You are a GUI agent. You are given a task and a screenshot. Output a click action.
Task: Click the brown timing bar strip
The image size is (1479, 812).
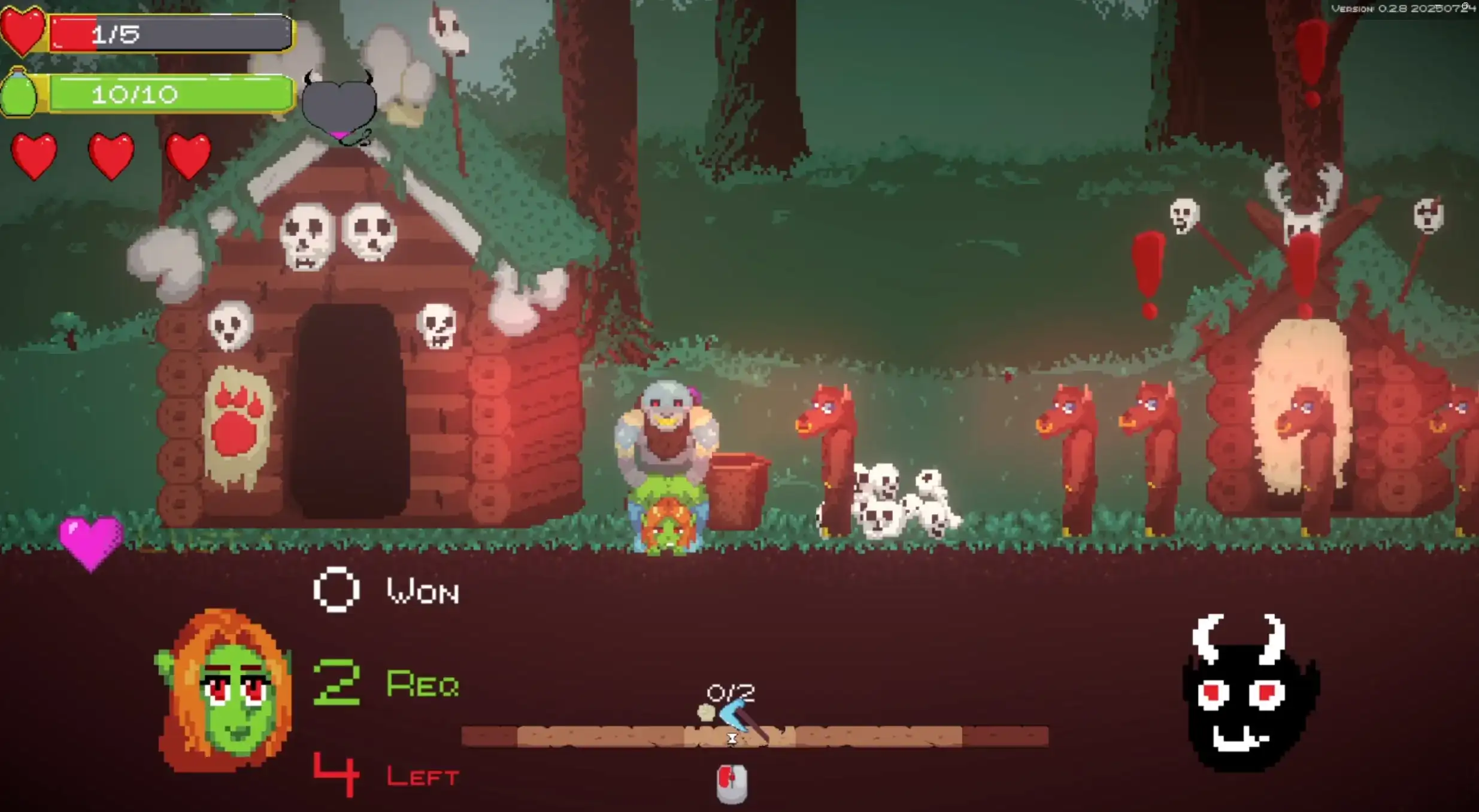point(754,736)
